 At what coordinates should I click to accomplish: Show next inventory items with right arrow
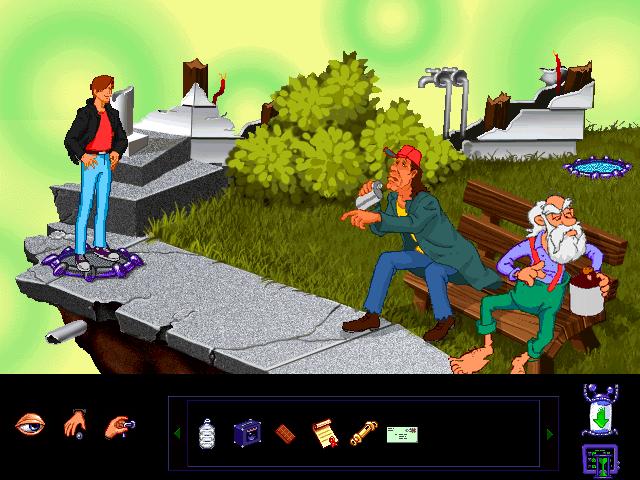[548, 433]
